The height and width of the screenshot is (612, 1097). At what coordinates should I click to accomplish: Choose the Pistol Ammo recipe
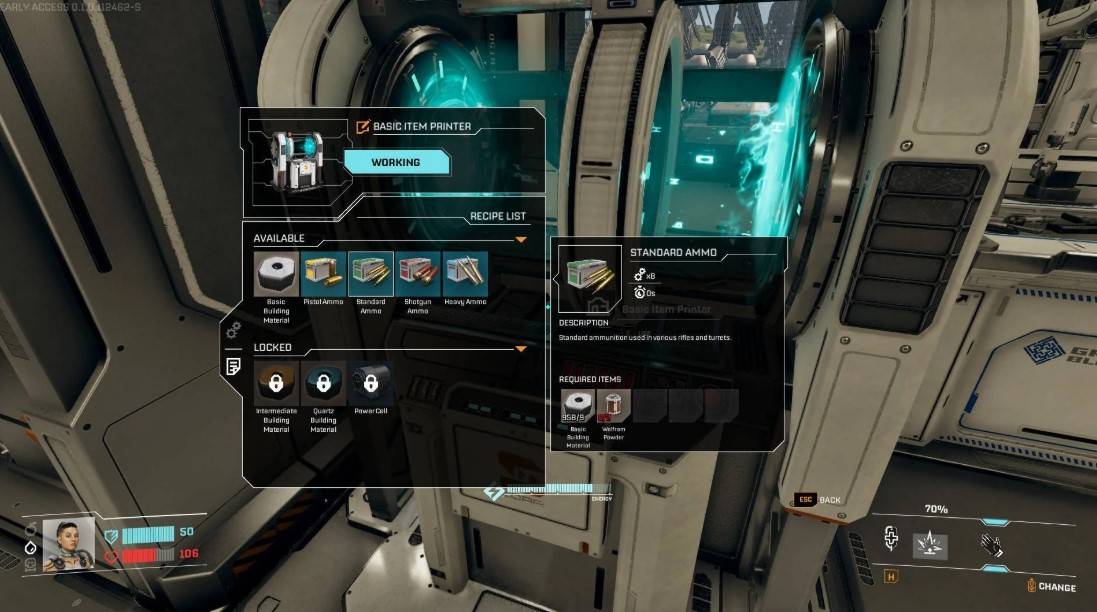tap(323, 273)
